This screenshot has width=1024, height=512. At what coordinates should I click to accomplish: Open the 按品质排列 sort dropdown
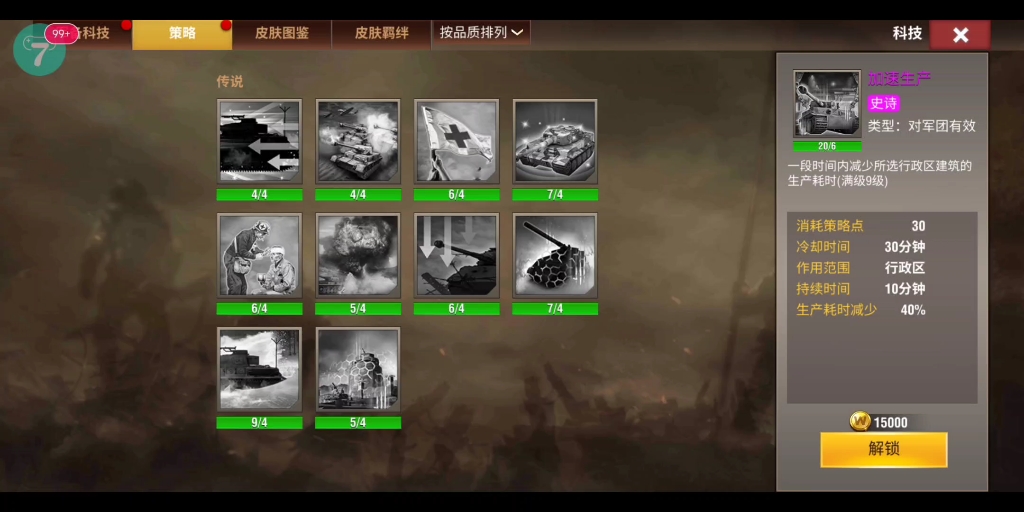(481, 32)
